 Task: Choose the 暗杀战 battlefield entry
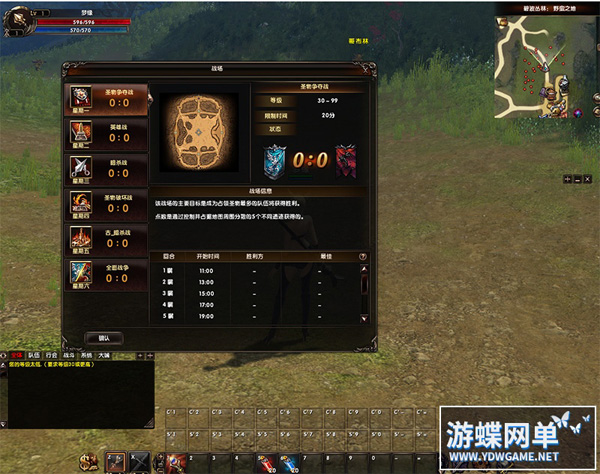pos(108,169)
